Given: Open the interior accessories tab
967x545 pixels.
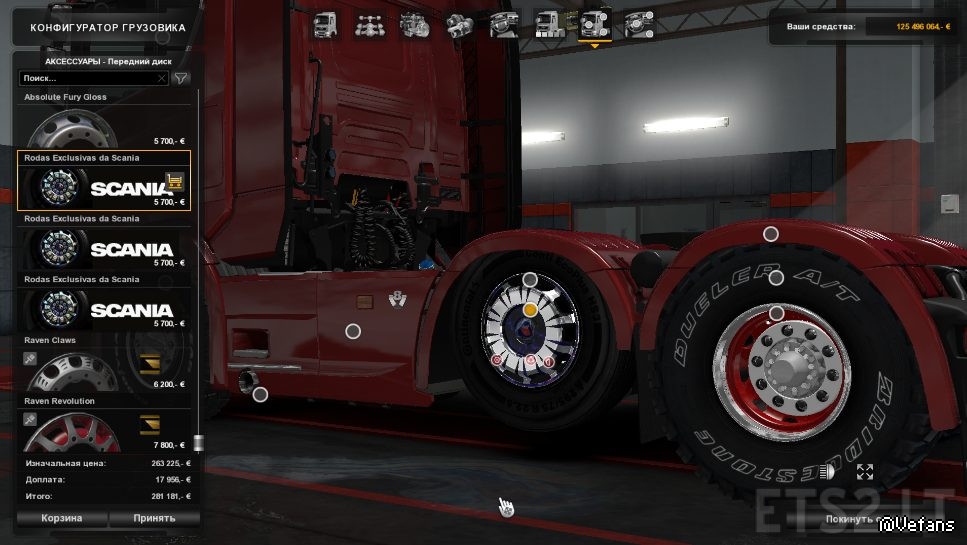Looking at the screenshot, I should pyautogui.click(x=638, y=24).
